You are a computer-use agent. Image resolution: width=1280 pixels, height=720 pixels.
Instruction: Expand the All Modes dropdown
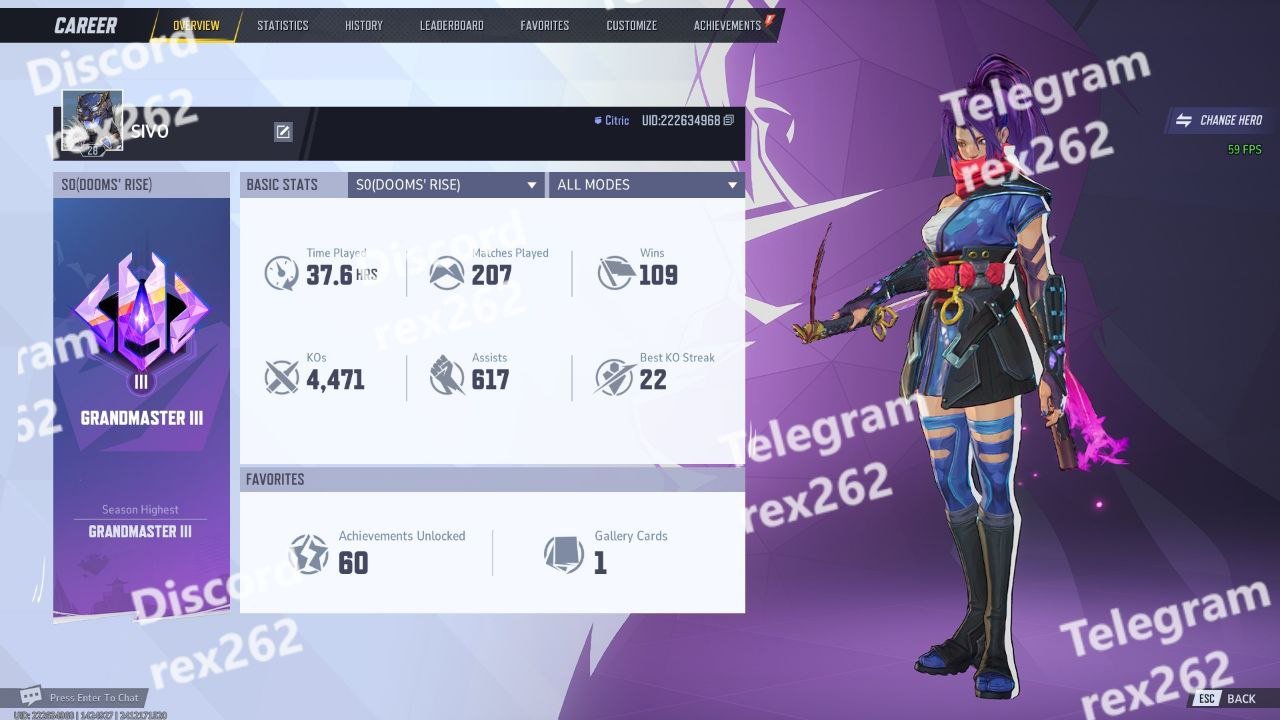point(646,185)
